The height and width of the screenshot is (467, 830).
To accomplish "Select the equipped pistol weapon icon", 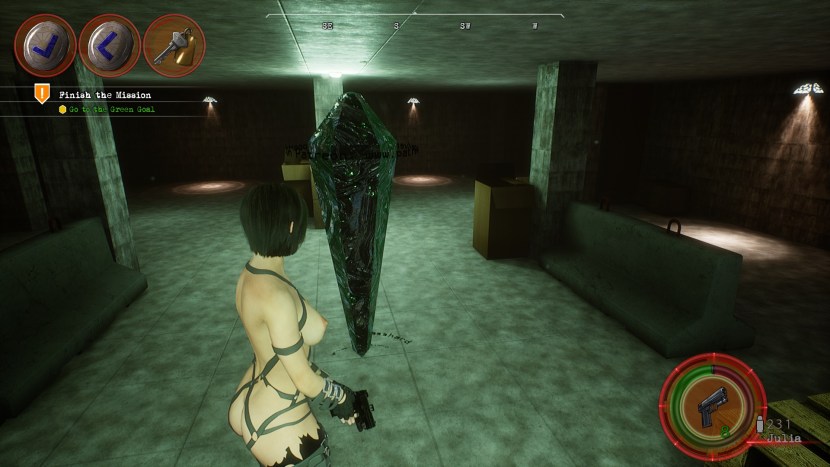I will (x=711, y=405).
